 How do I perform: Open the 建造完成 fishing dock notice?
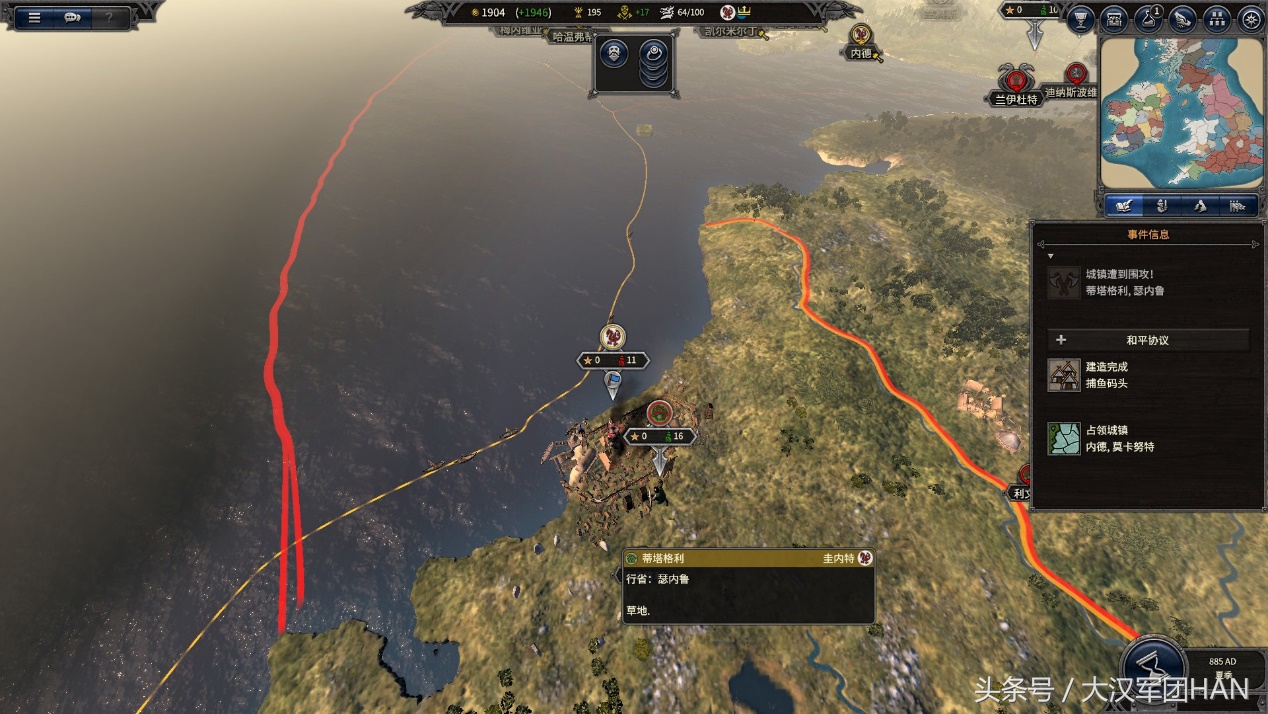click(x=1107, y=375)
